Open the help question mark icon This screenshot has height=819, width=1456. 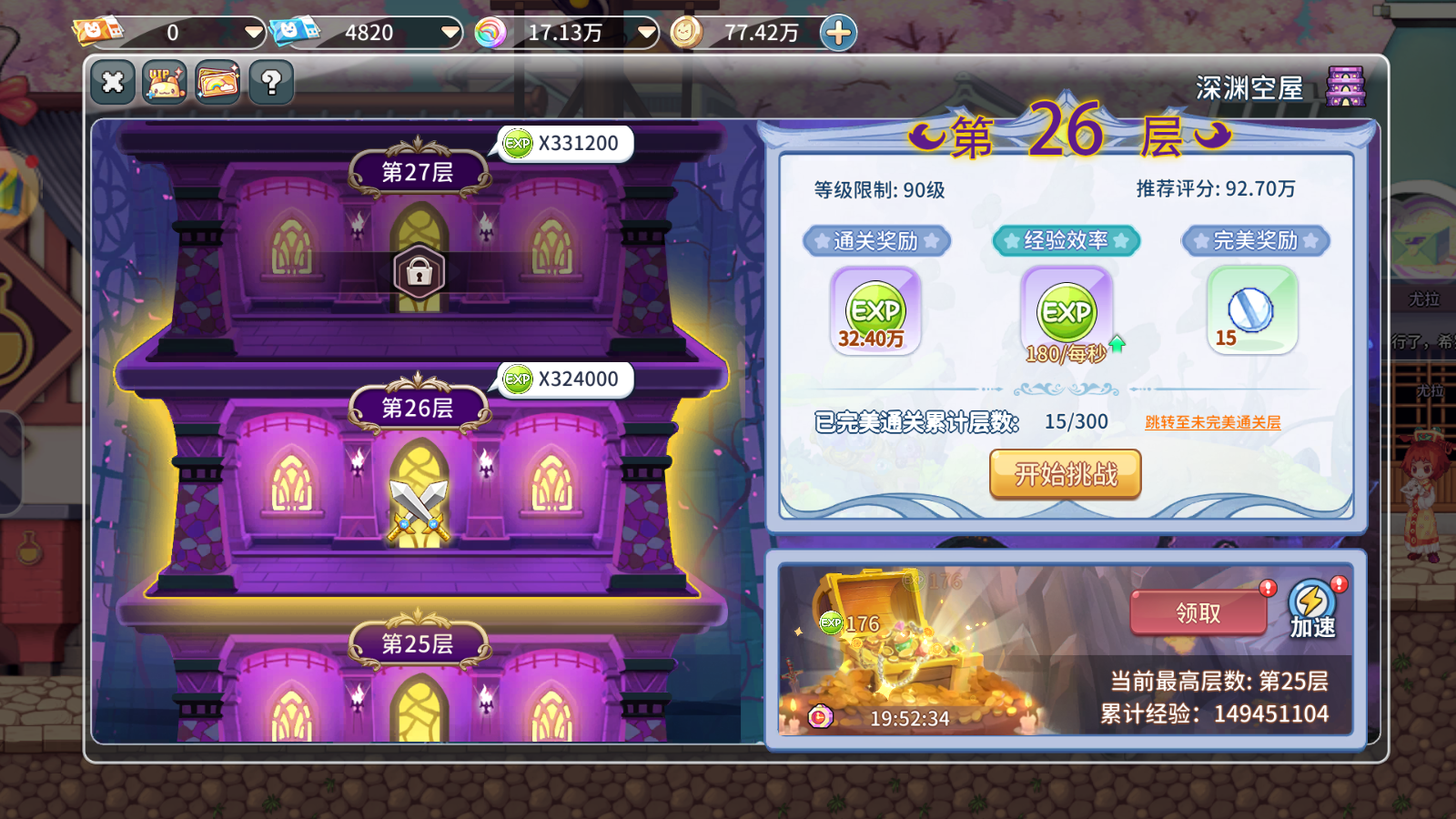coord(268,82)
